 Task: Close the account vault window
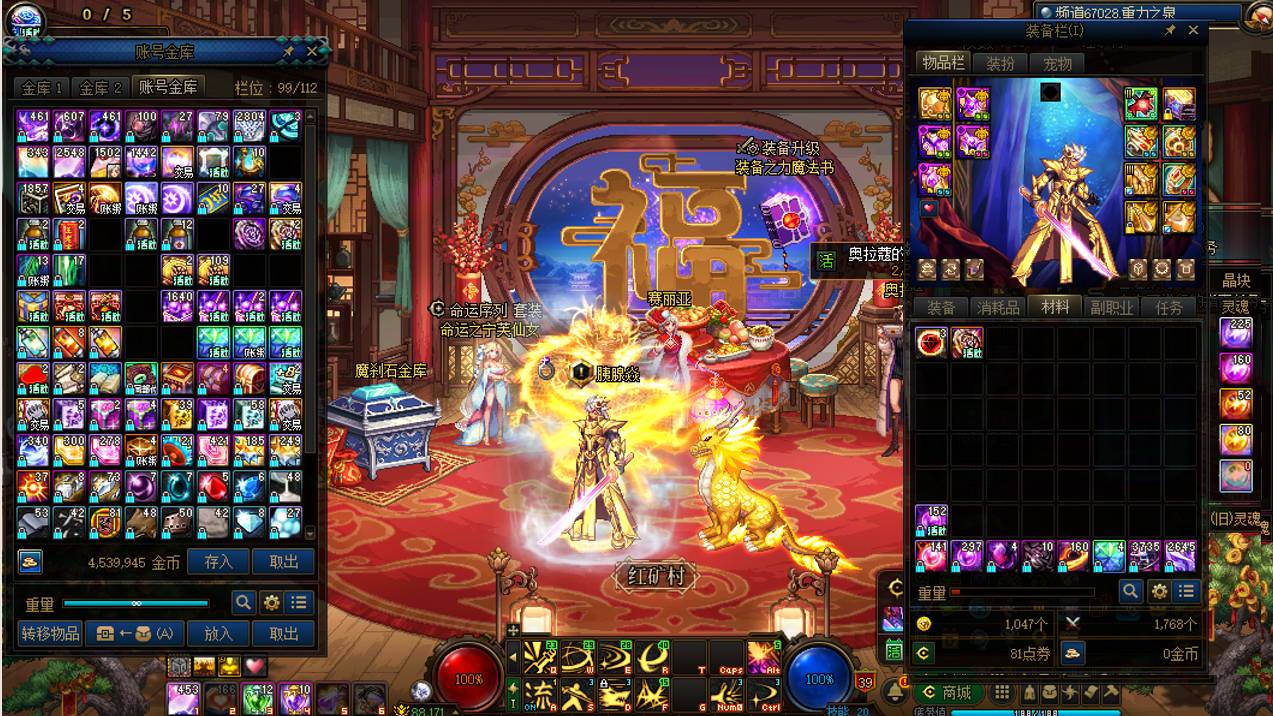point(312,51)
